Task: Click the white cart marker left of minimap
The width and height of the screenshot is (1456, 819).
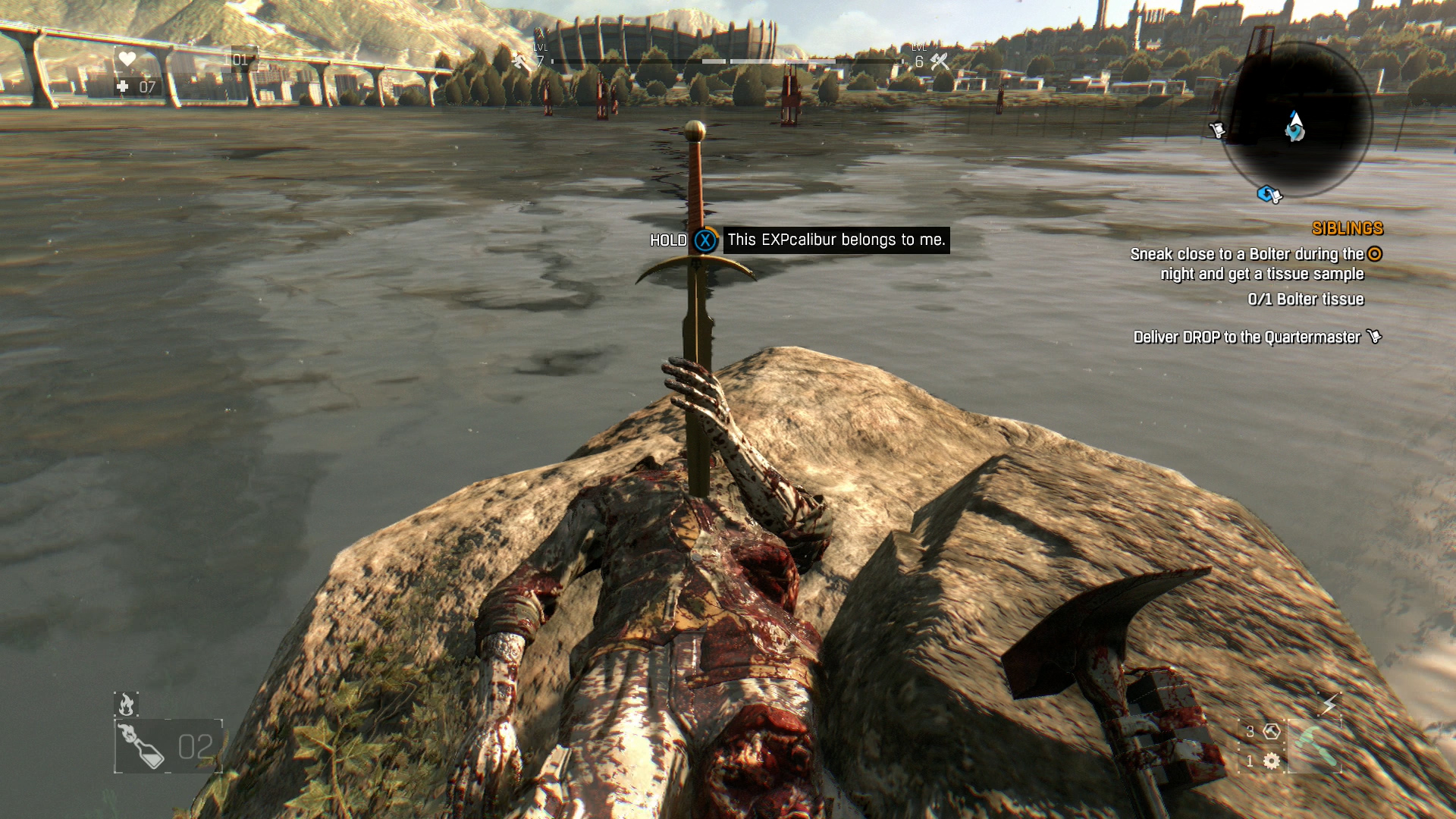Action: [1216, 130]
